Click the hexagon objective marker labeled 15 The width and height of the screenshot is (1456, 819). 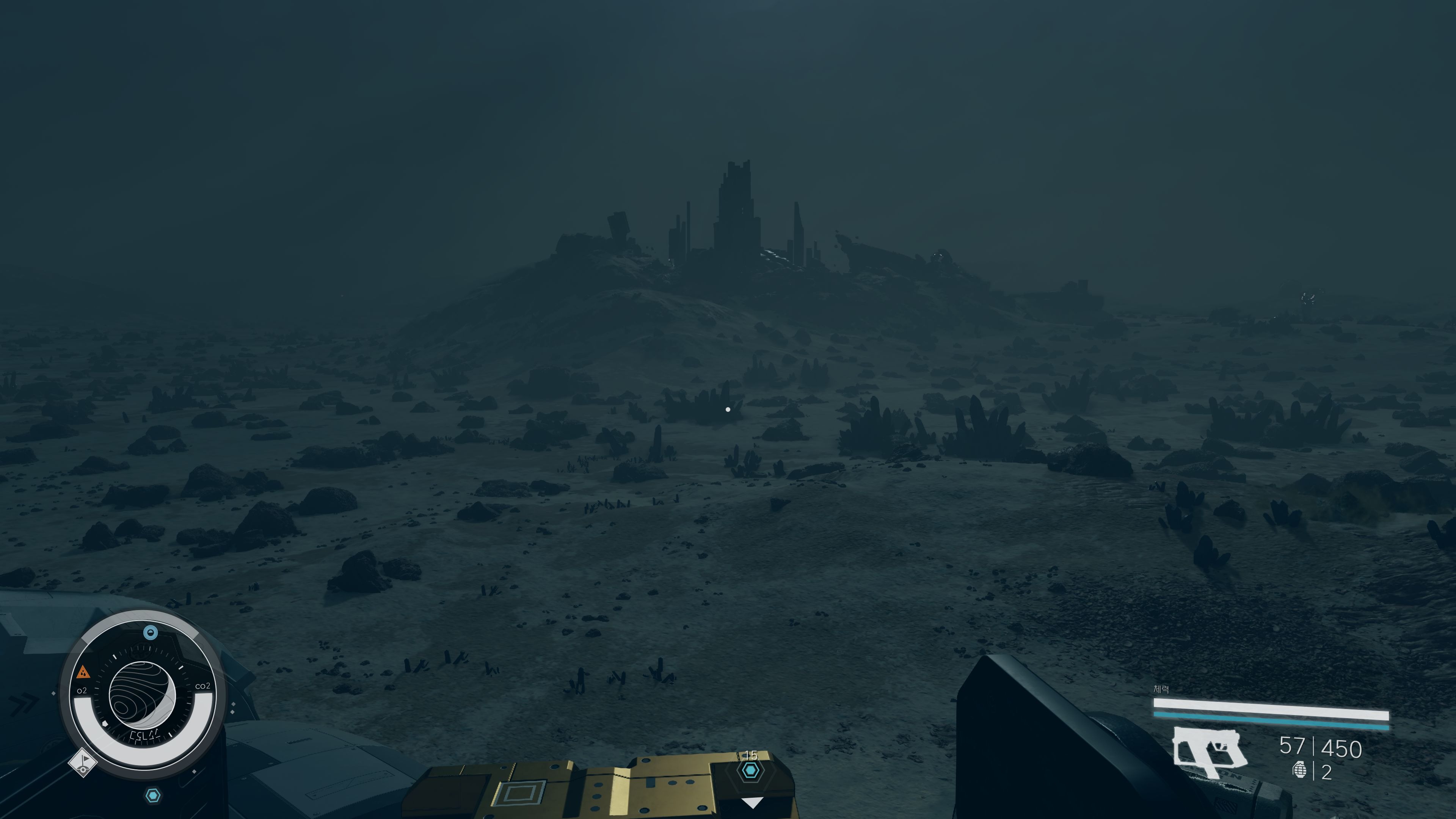pos(750,770)
